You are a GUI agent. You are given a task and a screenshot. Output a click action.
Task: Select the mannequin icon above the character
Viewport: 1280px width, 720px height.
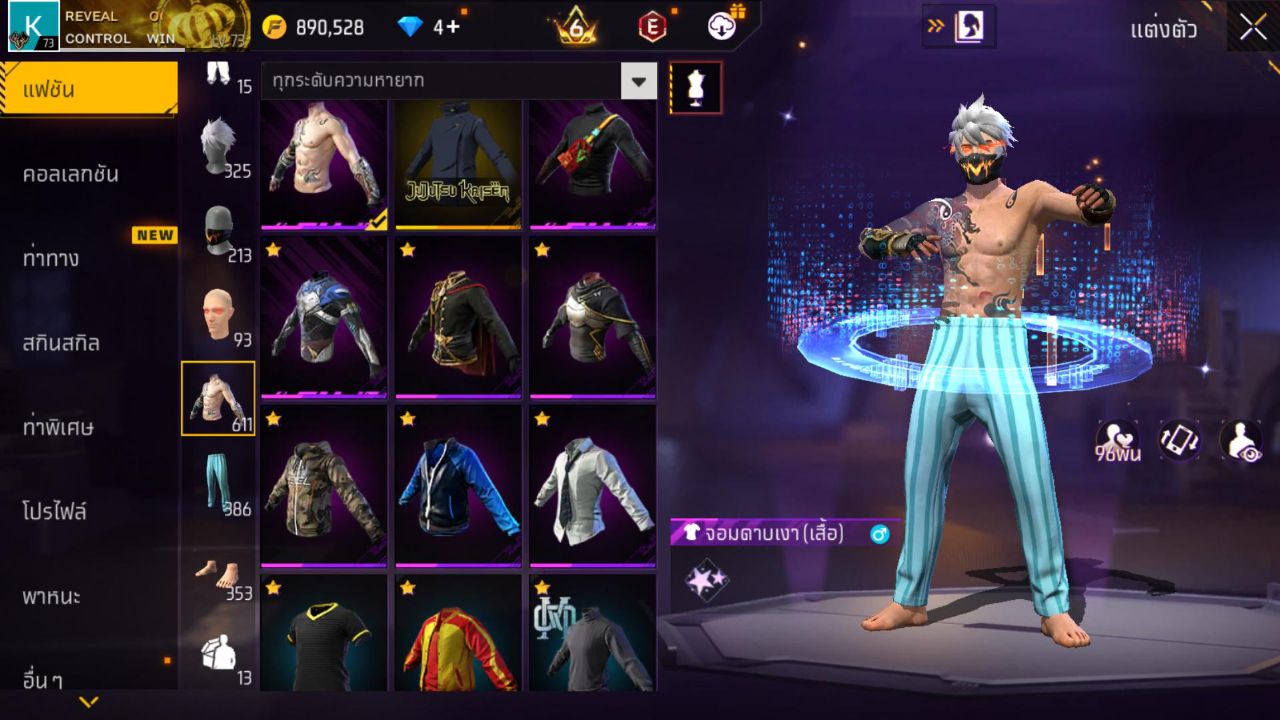[x=694, y=87]
